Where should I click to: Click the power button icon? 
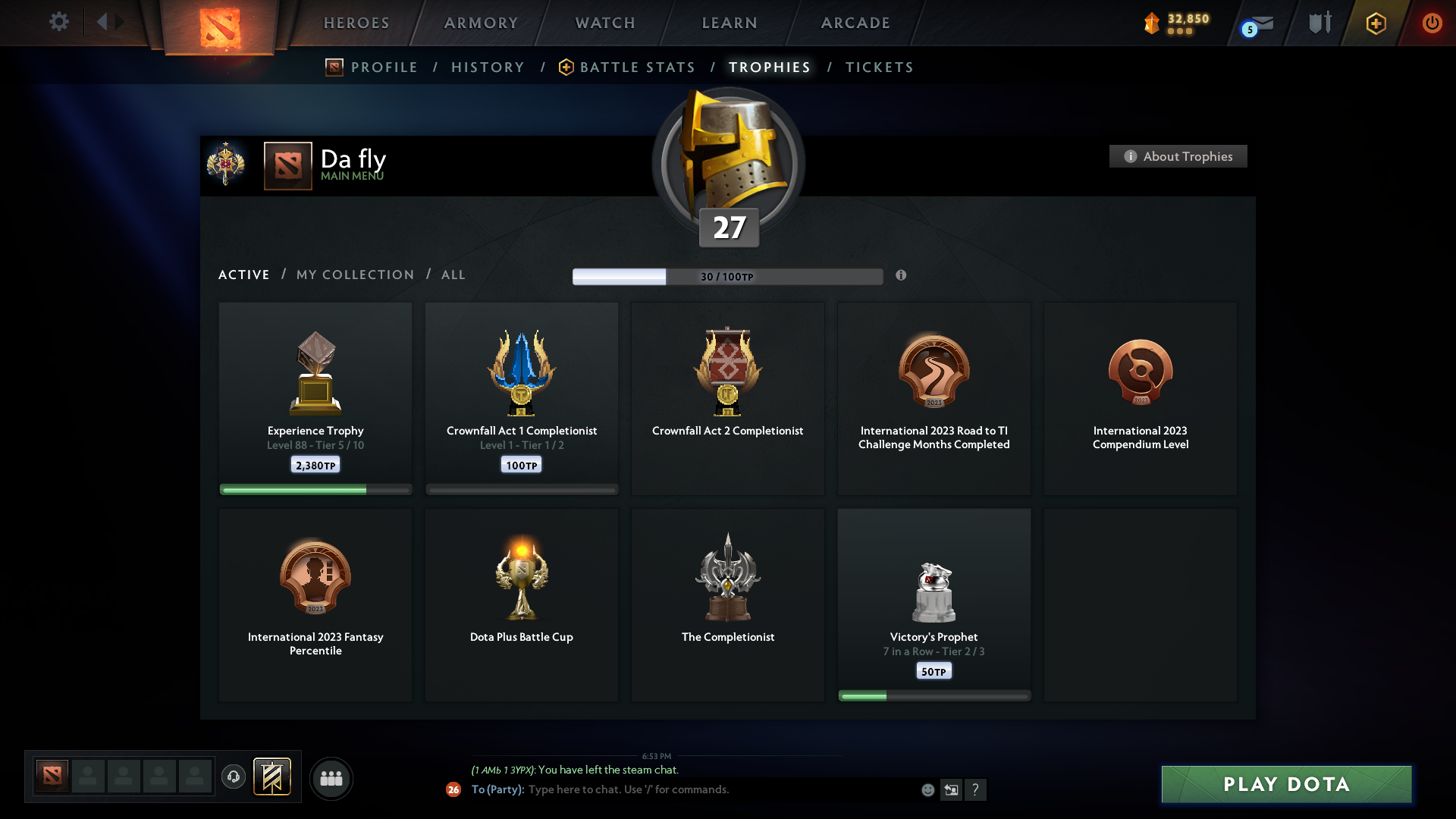click(x=1432, y=23)
